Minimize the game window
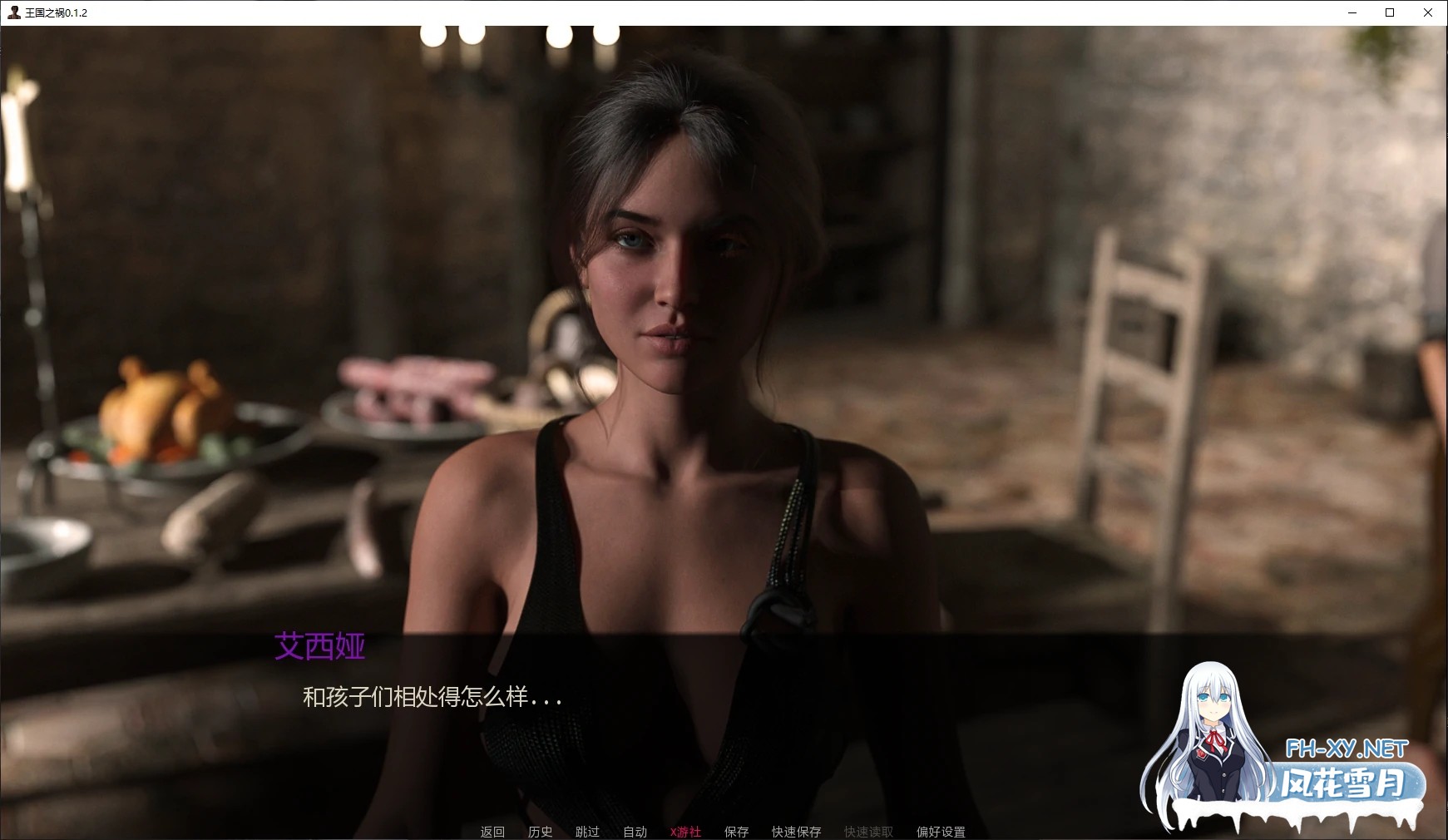 1352,12
